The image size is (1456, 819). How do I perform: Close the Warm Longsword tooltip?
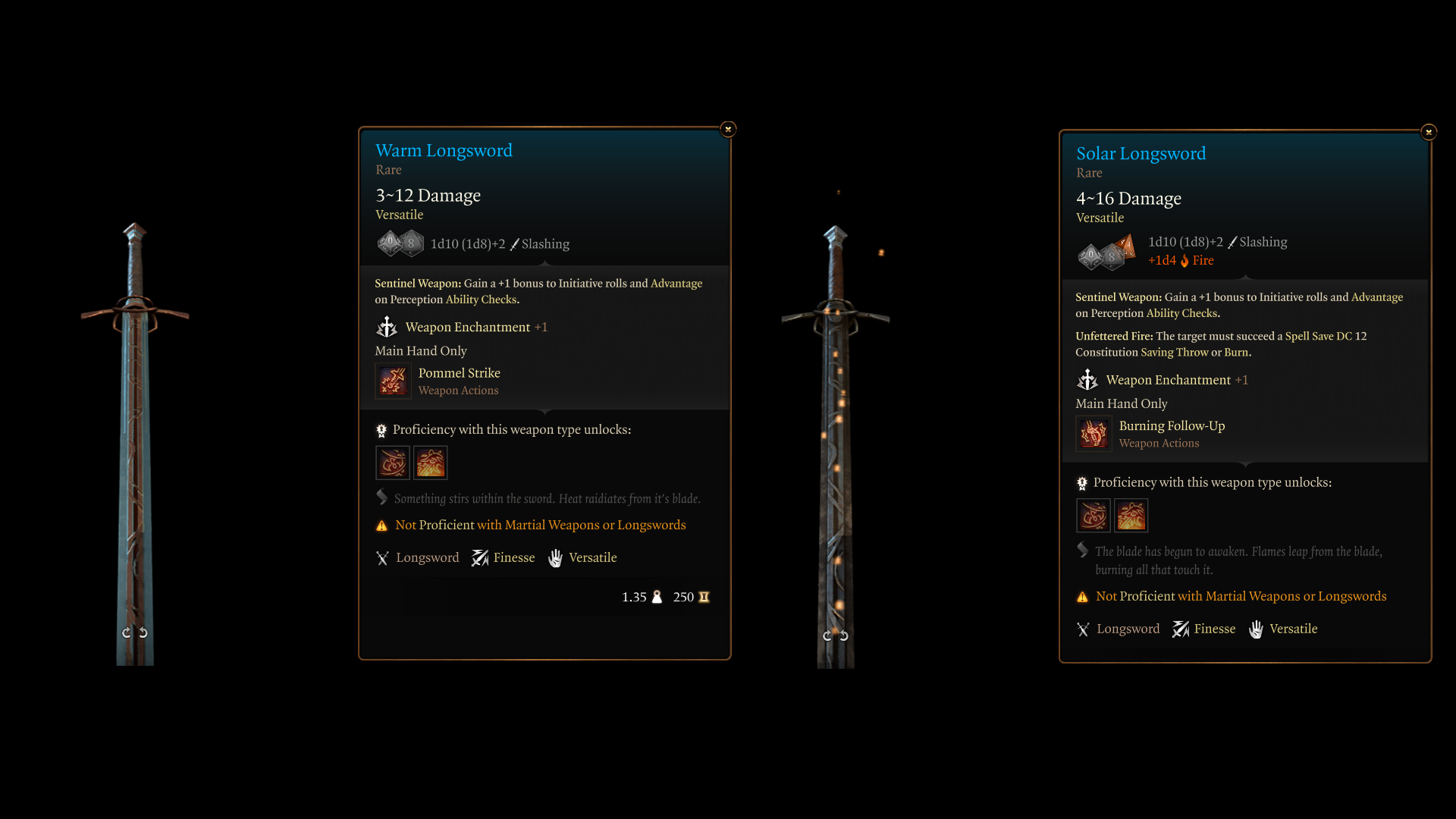(728, 129)
